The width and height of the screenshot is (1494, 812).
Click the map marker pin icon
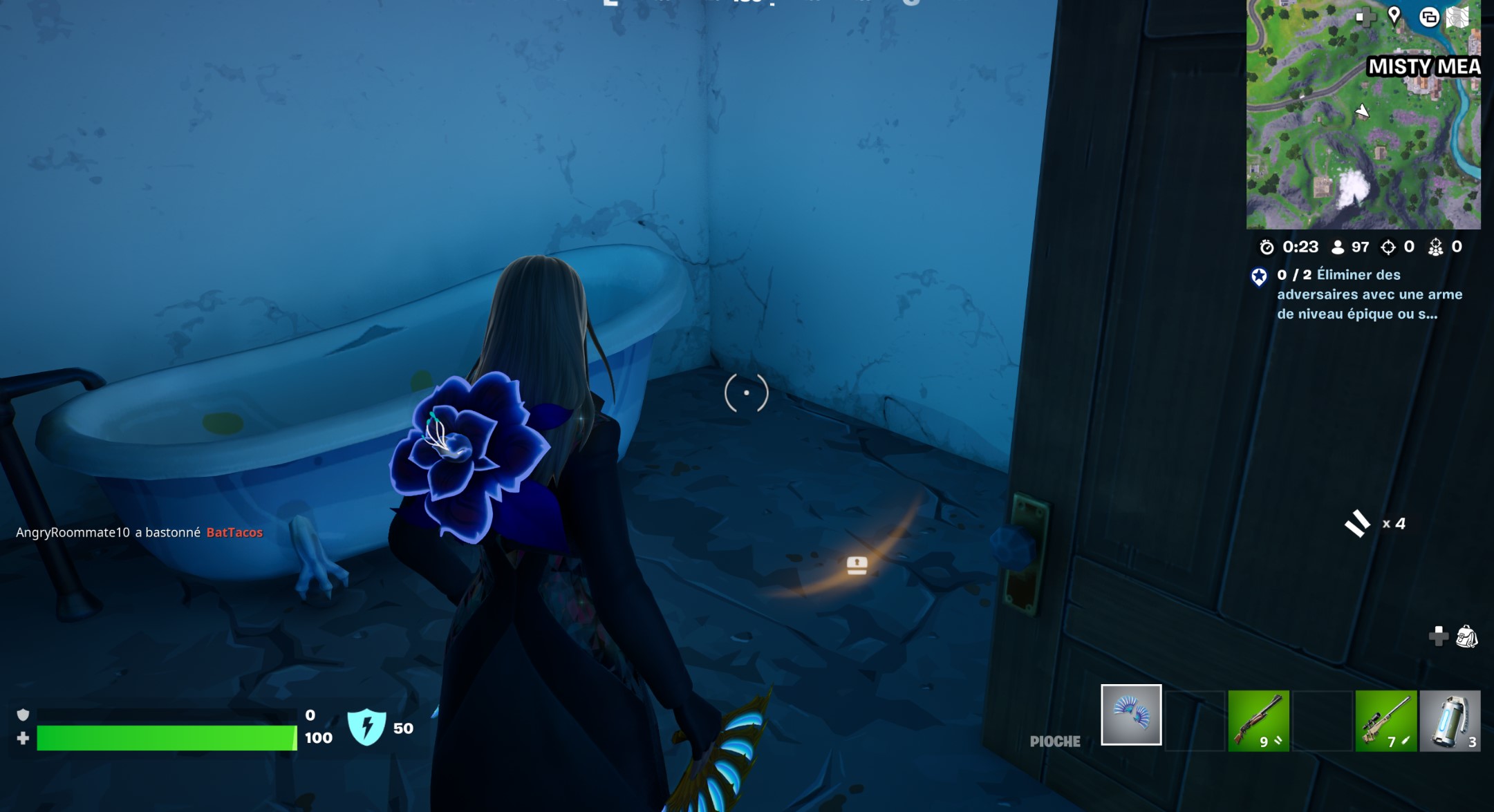[x=1394, y=16]
